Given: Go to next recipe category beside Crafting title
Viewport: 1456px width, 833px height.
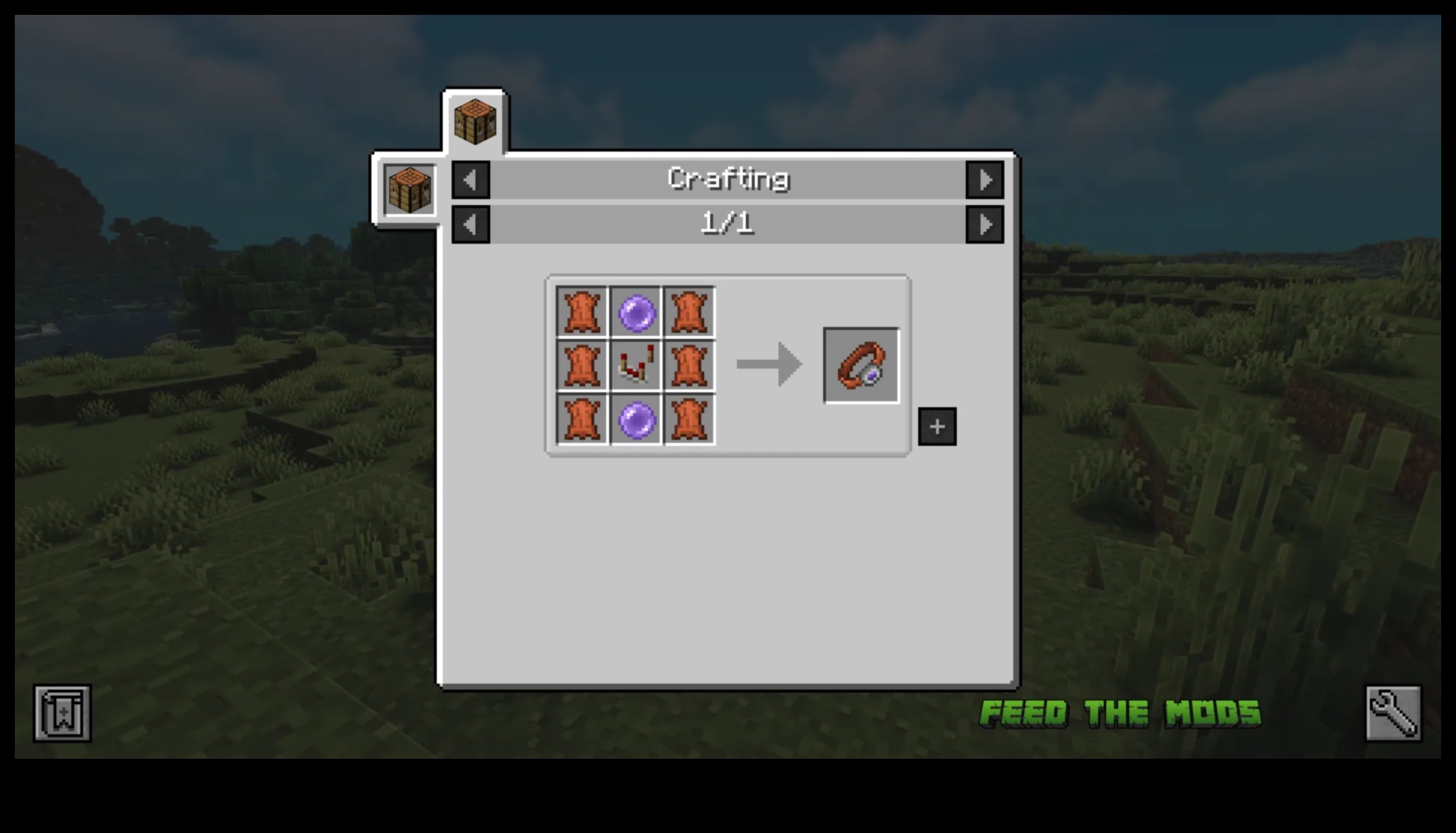Looking at the screenshot, I should pyautogui.click(x=984, y=180).
